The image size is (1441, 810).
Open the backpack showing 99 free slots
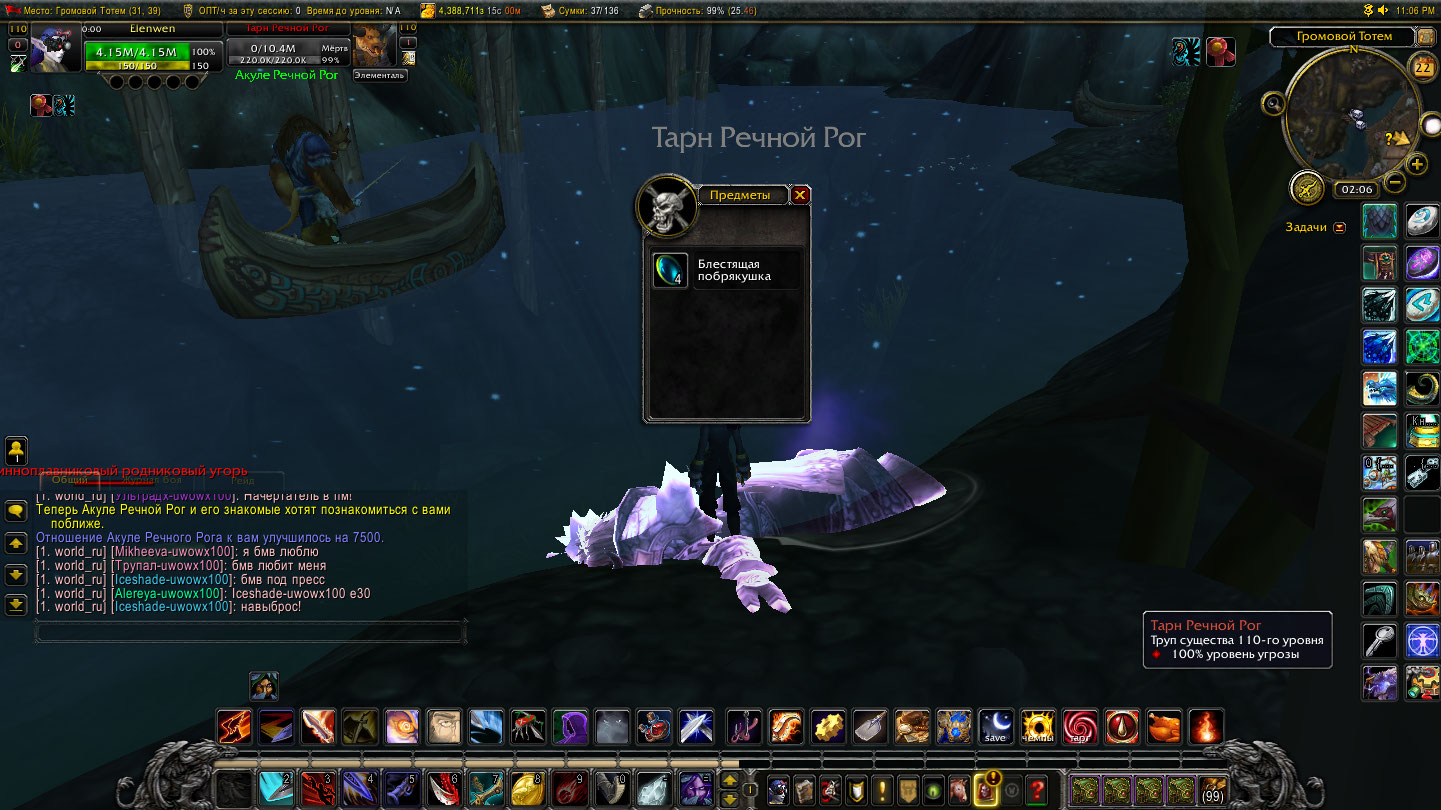pos(1214,789)
